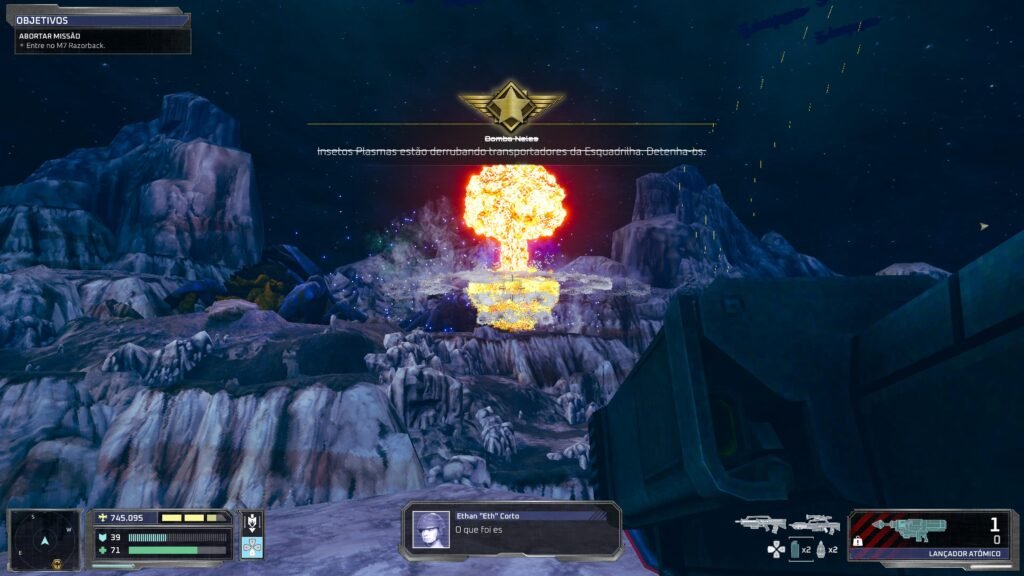Select the pointed-tip grenade slot
Viewport: 1024px width, 576px height.
coord(821,549)
